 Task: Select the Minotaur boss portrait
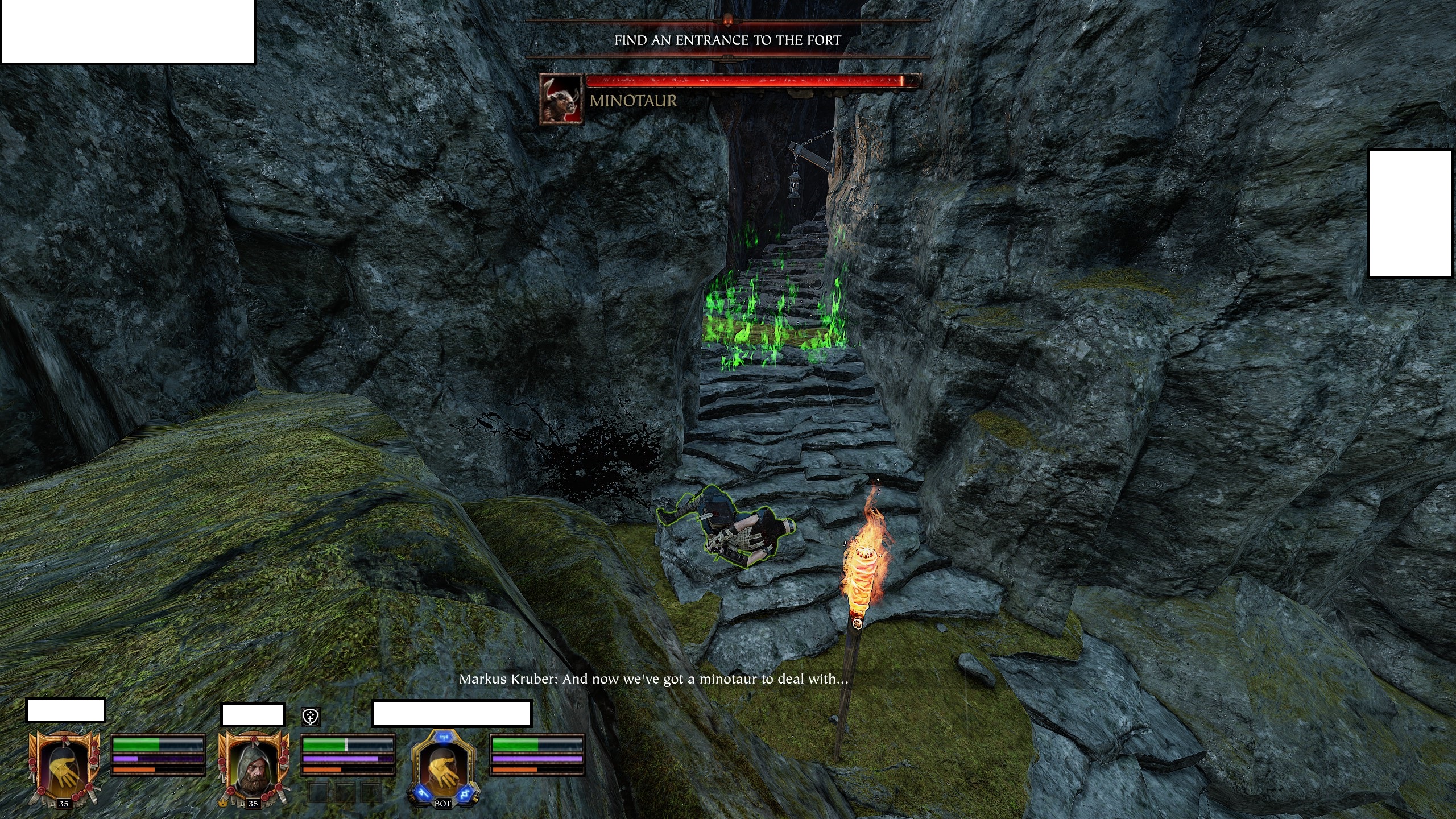(x=561, y=99)
